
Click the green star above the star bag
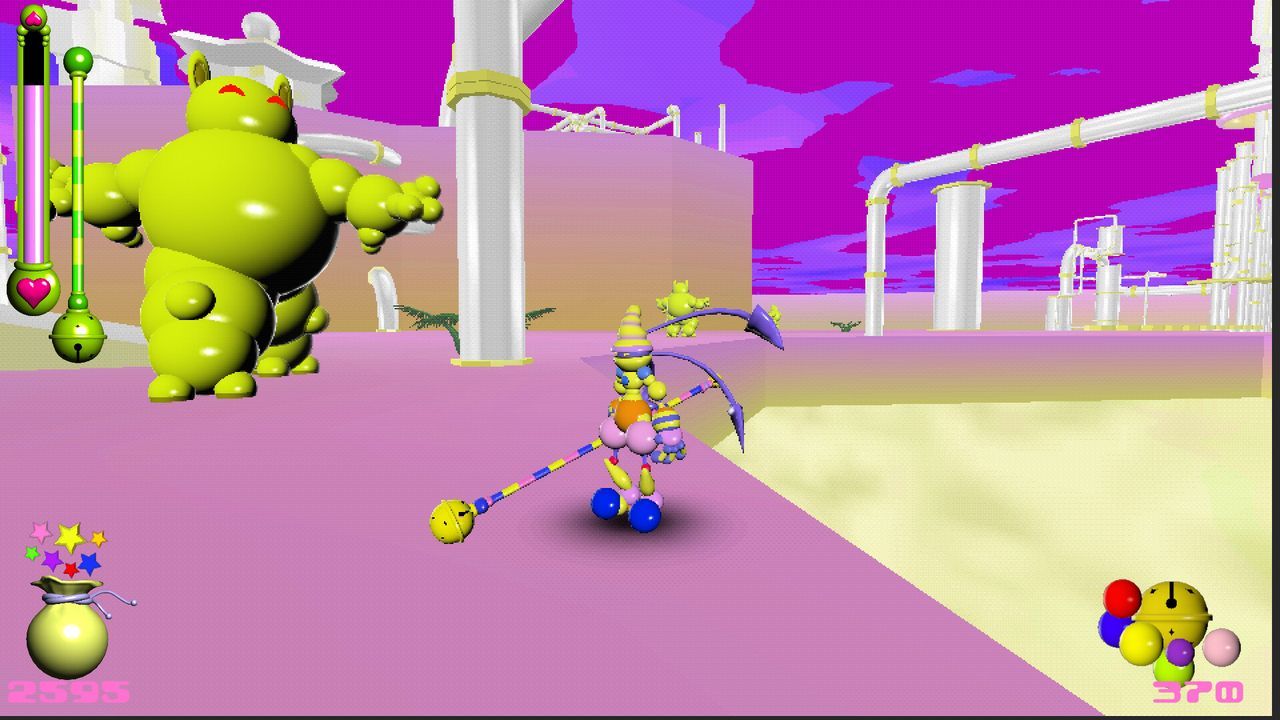31,554
